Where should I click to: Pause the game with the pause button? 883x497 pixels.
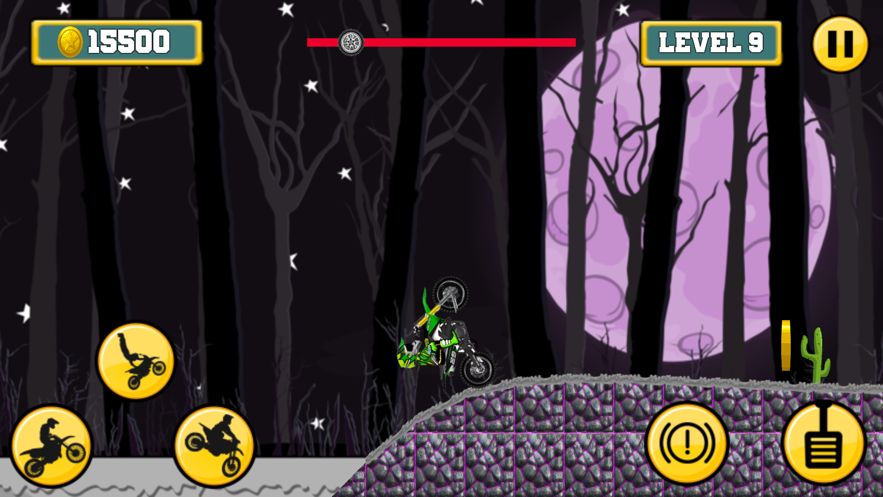click(839, 44)
